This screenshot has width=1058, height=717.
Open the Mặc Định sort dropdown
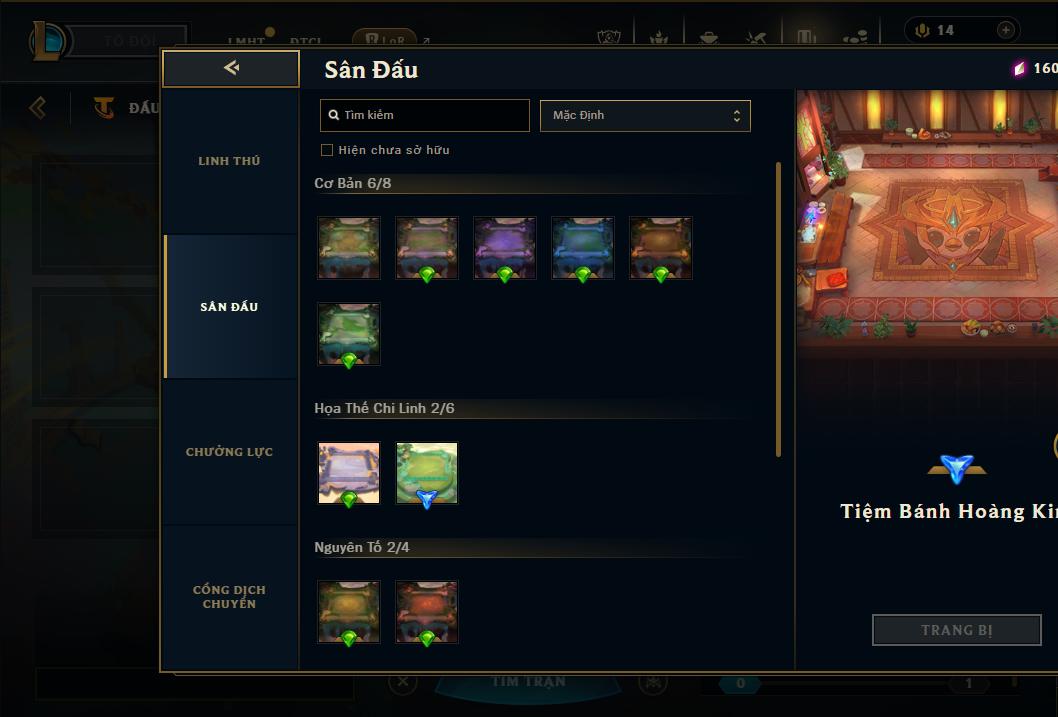pyautogui.click(x=645, y=115)
